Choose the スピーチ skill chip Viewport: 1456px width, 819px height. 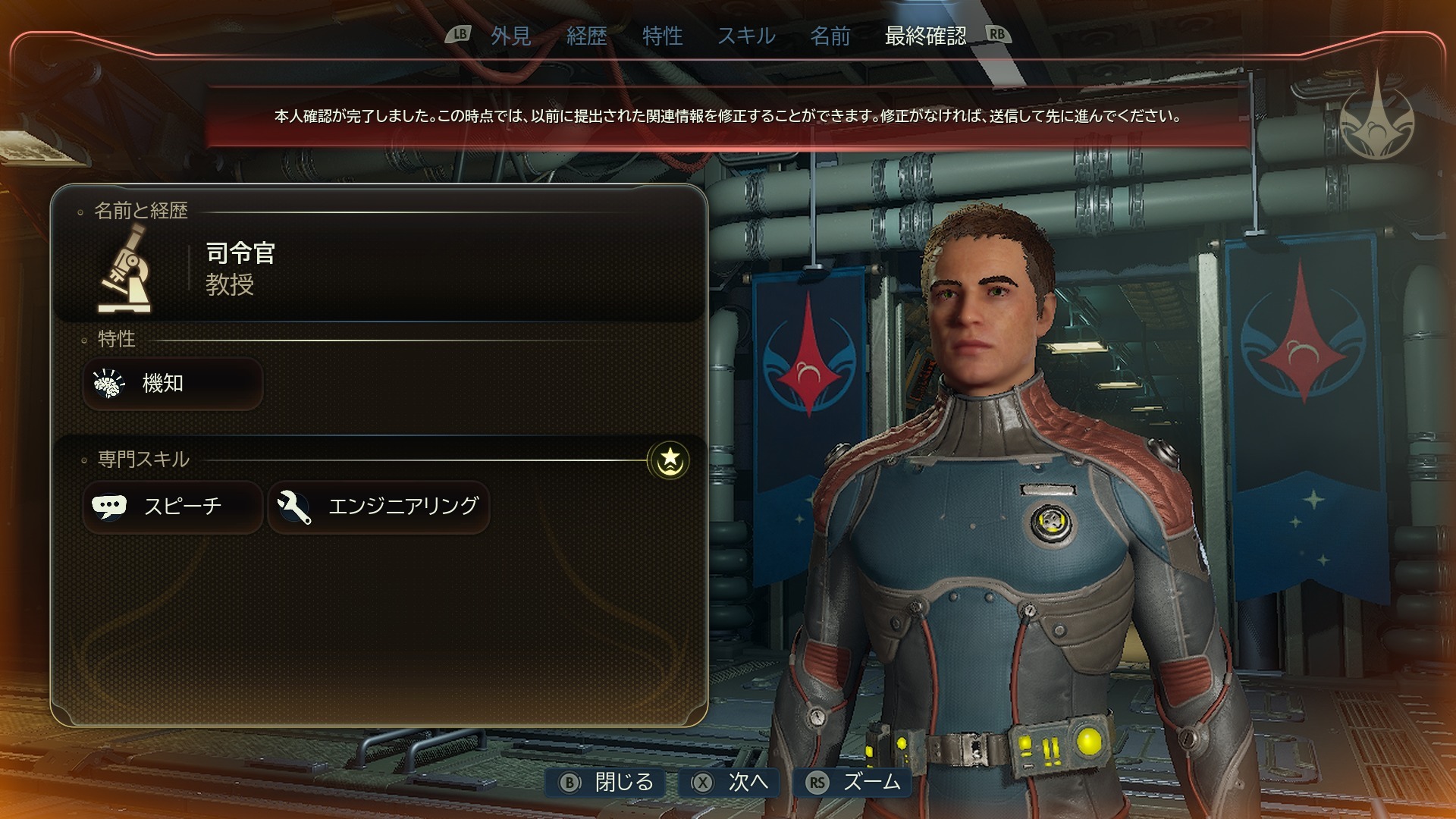pyautogui.click(x=173, y=507)
